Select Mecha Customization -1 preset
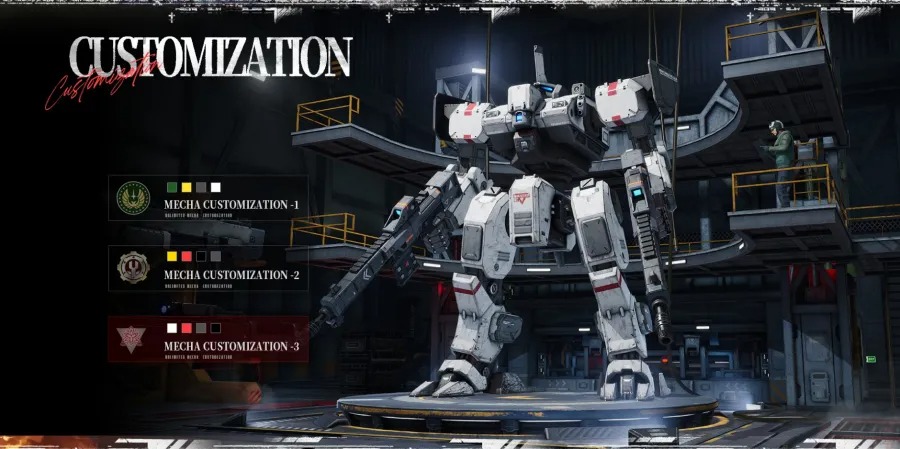 [231, 204]
